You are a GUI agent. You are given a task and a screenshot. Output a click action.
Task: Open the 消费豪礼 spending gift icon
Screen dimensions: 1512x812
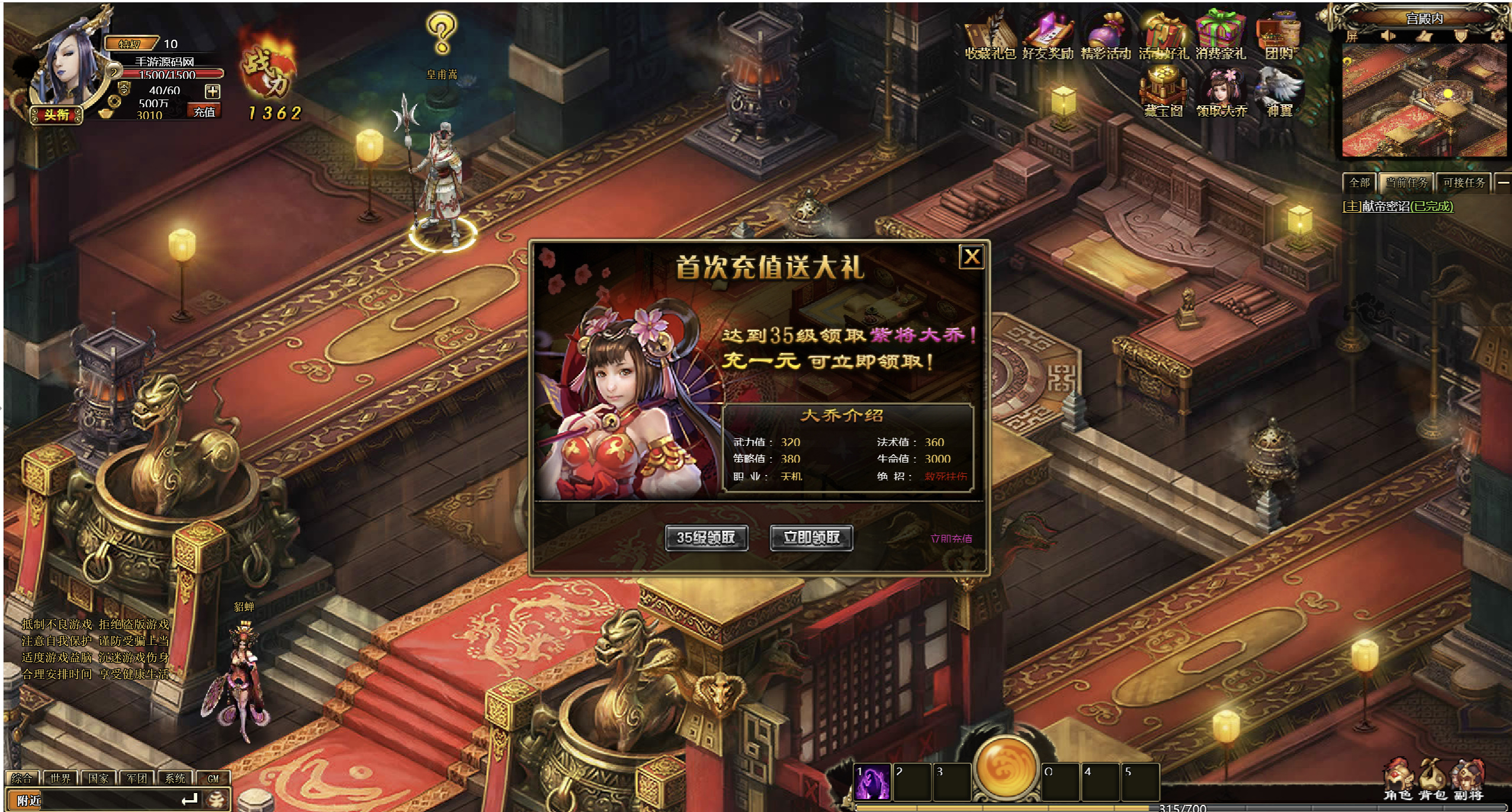(x=1221, y=37)
